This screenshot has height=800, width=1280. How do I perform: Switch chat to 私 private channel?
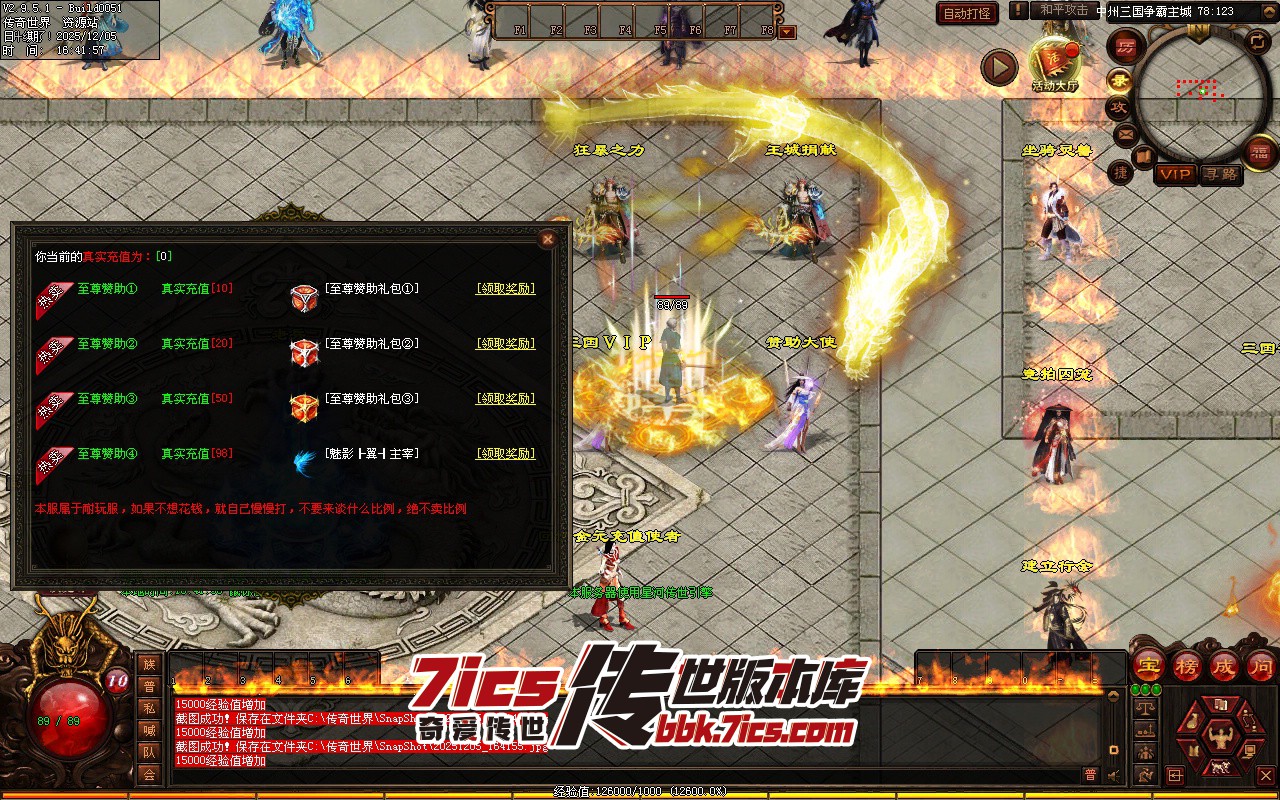[149, 708]
